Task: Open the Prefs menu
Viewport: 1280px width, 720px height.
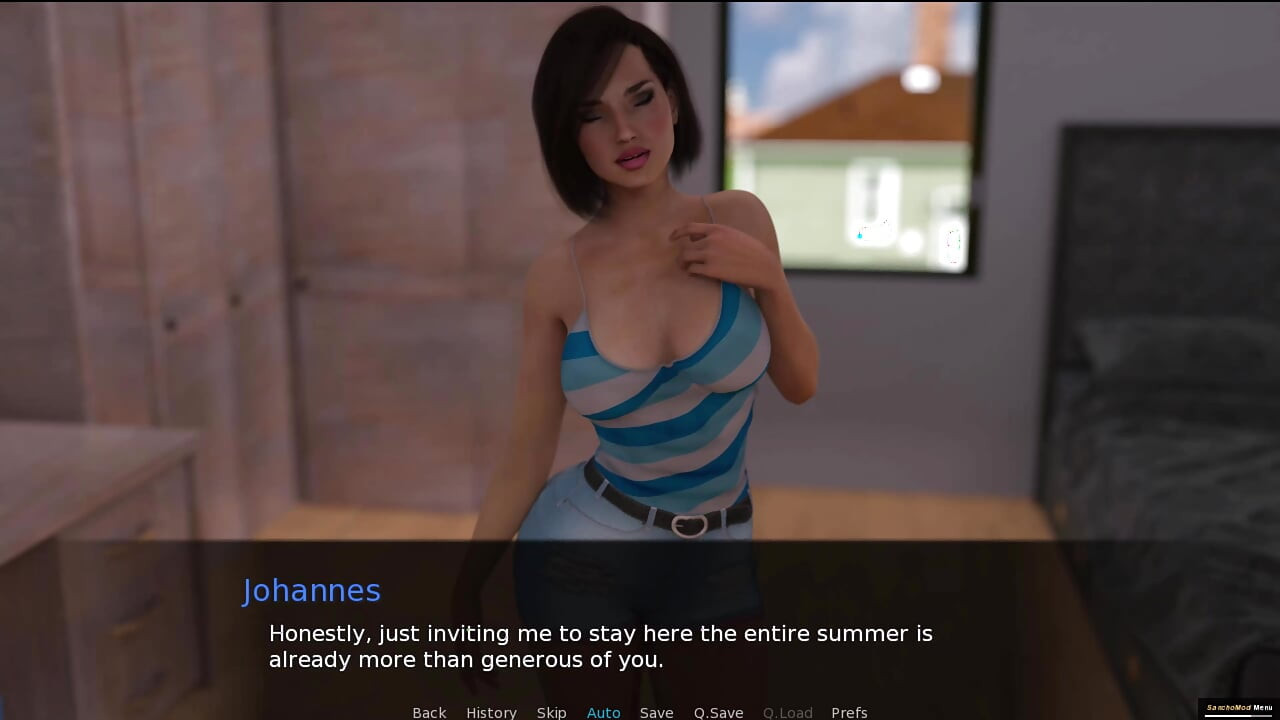Action: (849, 712)
